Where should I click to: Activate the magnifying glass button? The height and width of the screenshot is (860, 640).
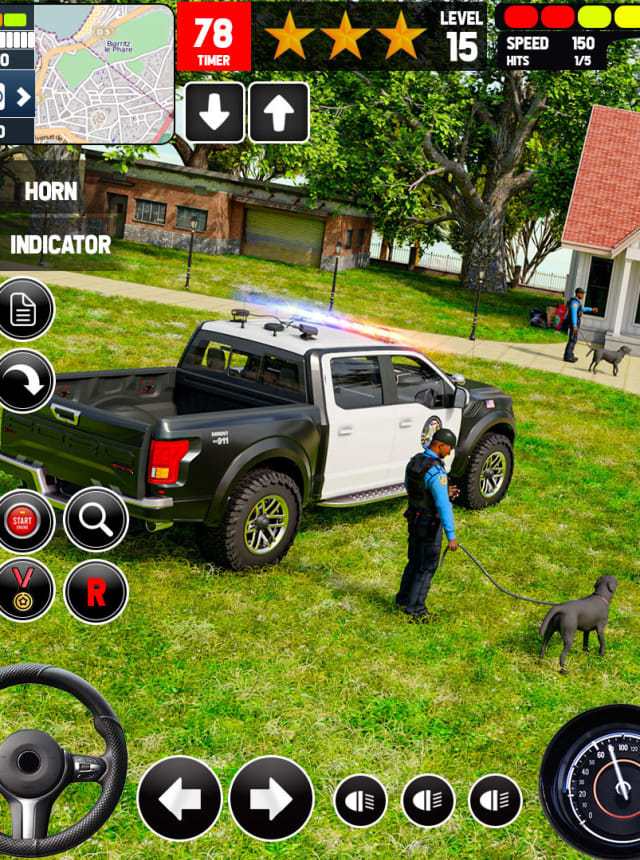[96, 520]
